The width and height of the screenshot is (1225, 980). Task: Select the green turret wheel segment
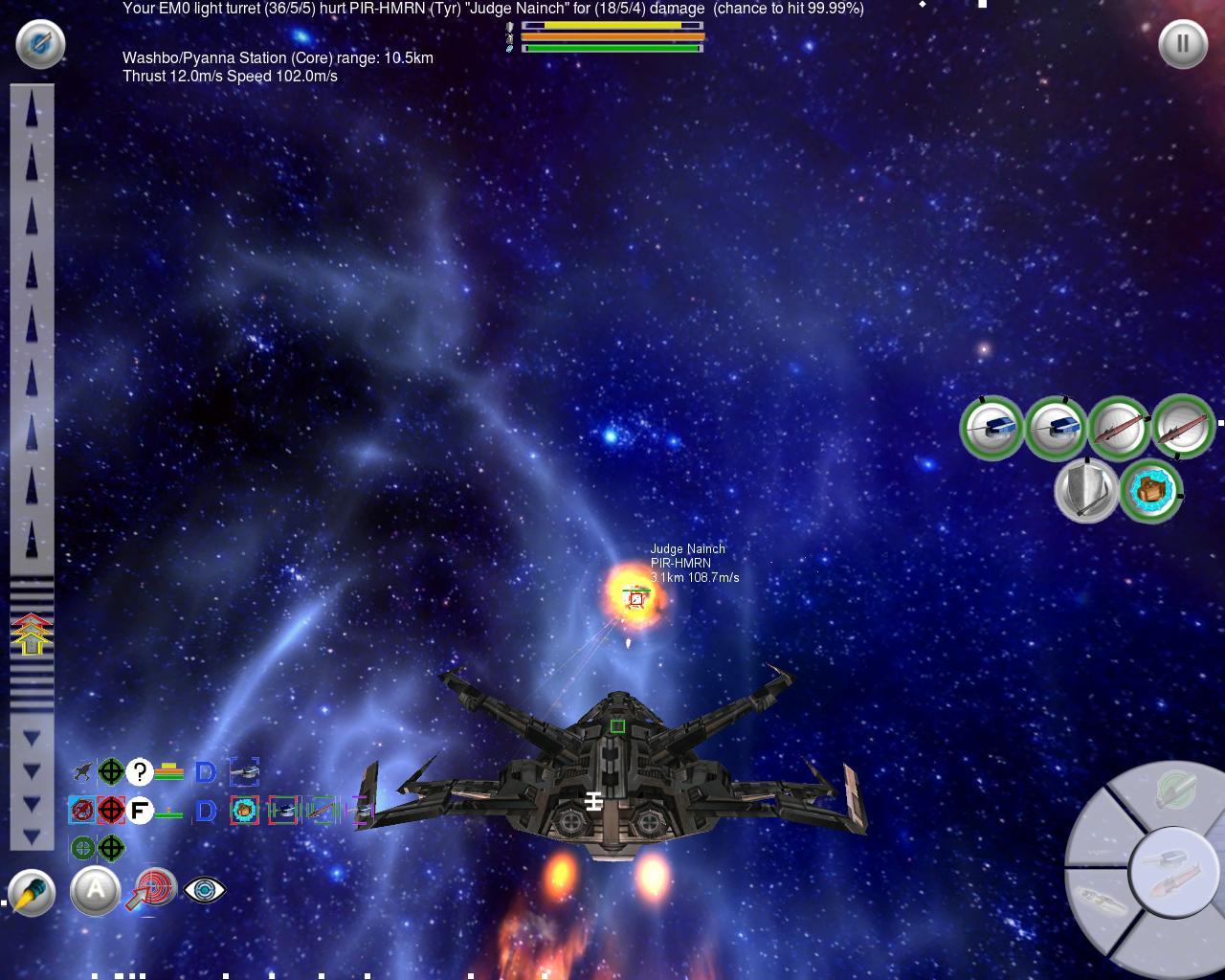1173,791
